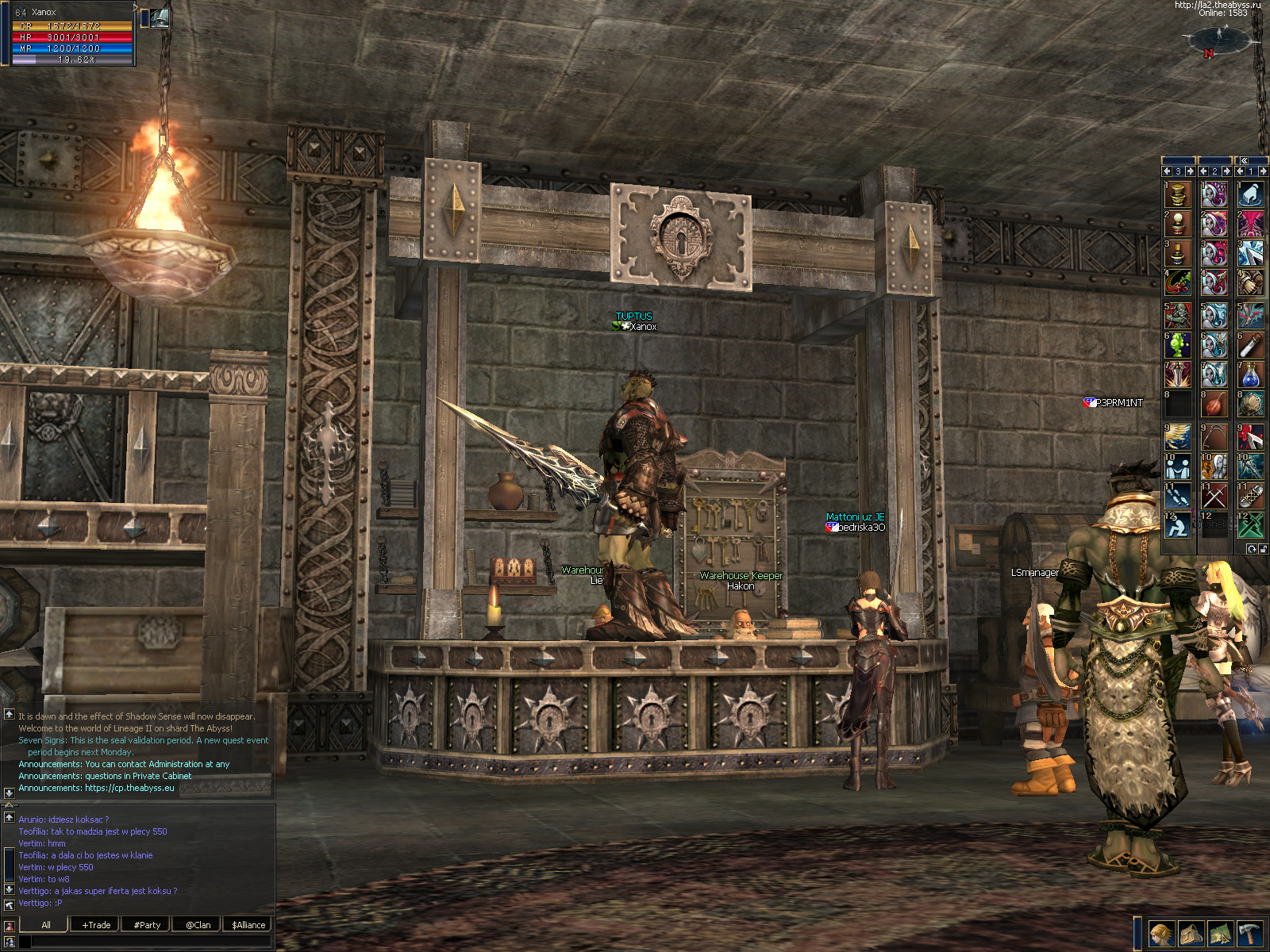Open the #Party chat tab
The image size is (1270, 952).
click(147, 924)
